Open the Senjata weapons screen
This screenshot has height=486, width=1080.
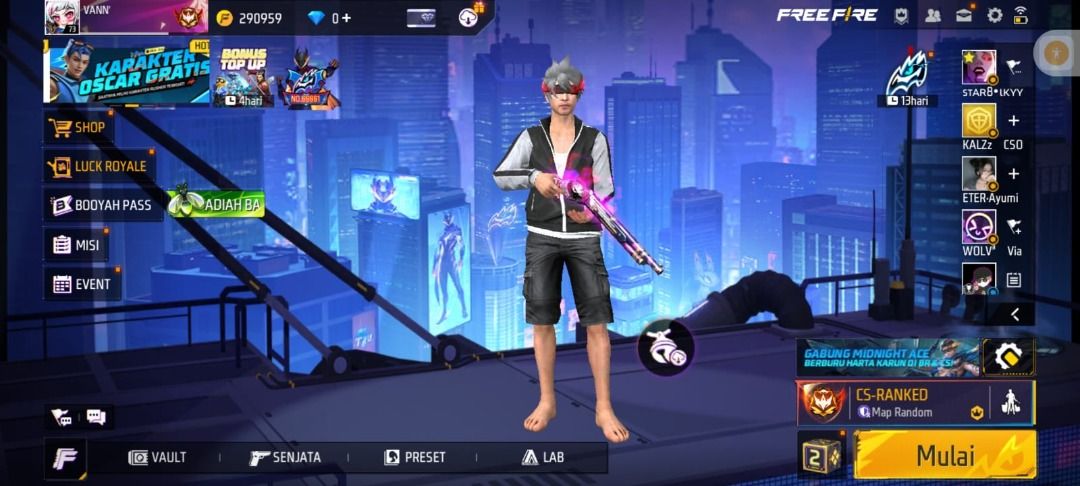pos(286,457)
